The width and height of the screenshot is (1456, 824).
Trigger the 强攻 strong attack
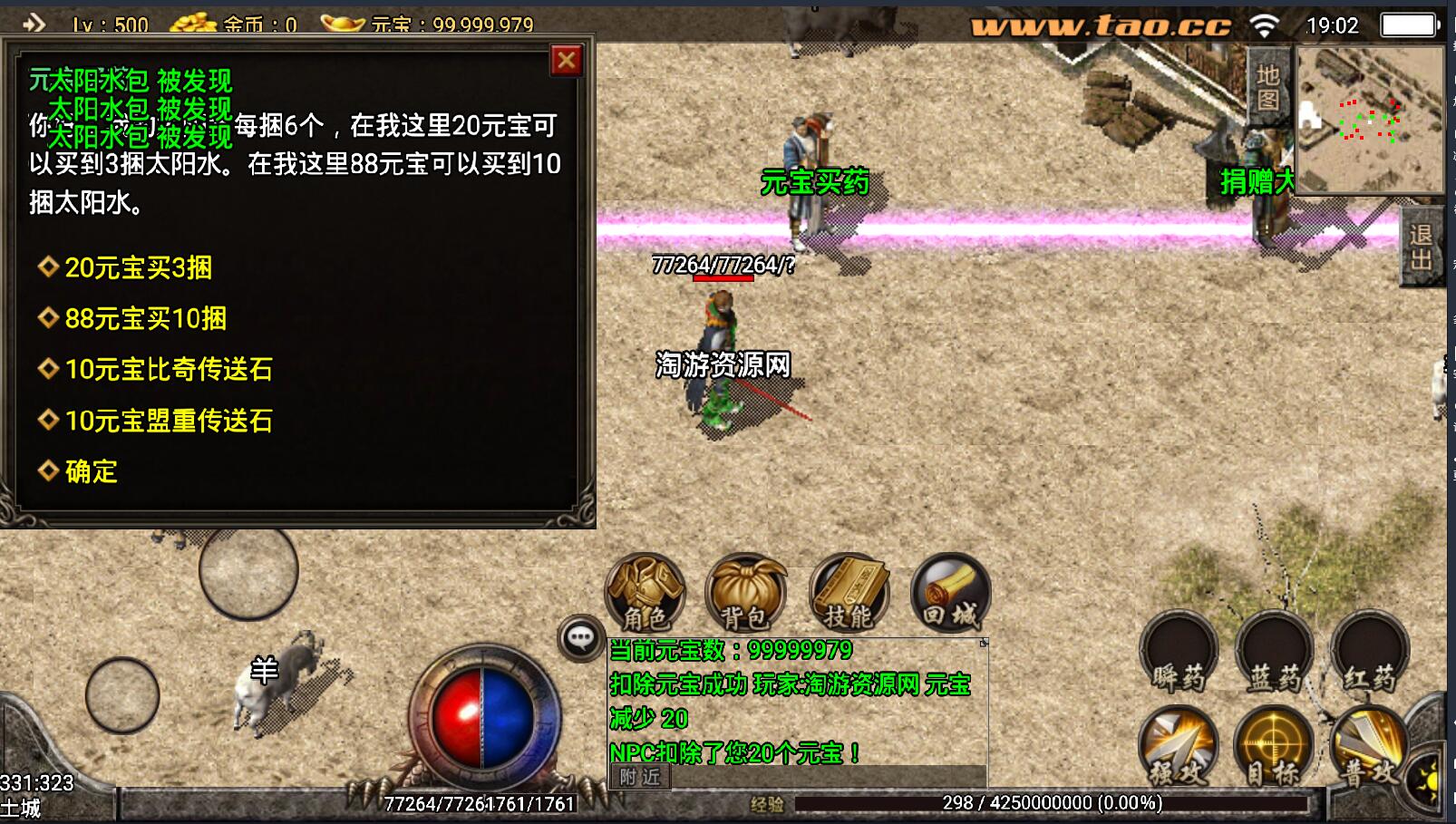[1177, 747]
